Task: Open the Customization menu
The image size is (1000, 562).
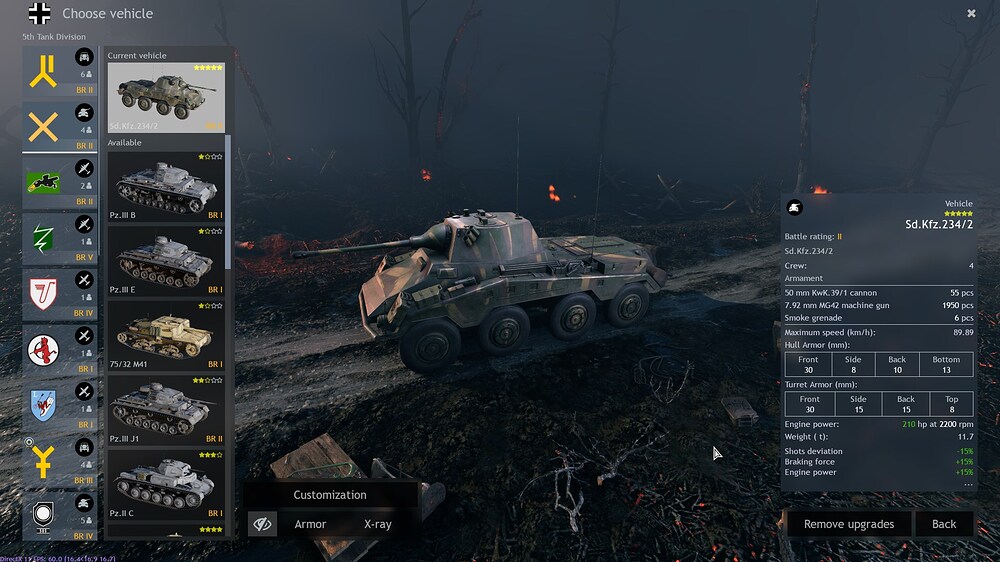Action: [330, 495]
